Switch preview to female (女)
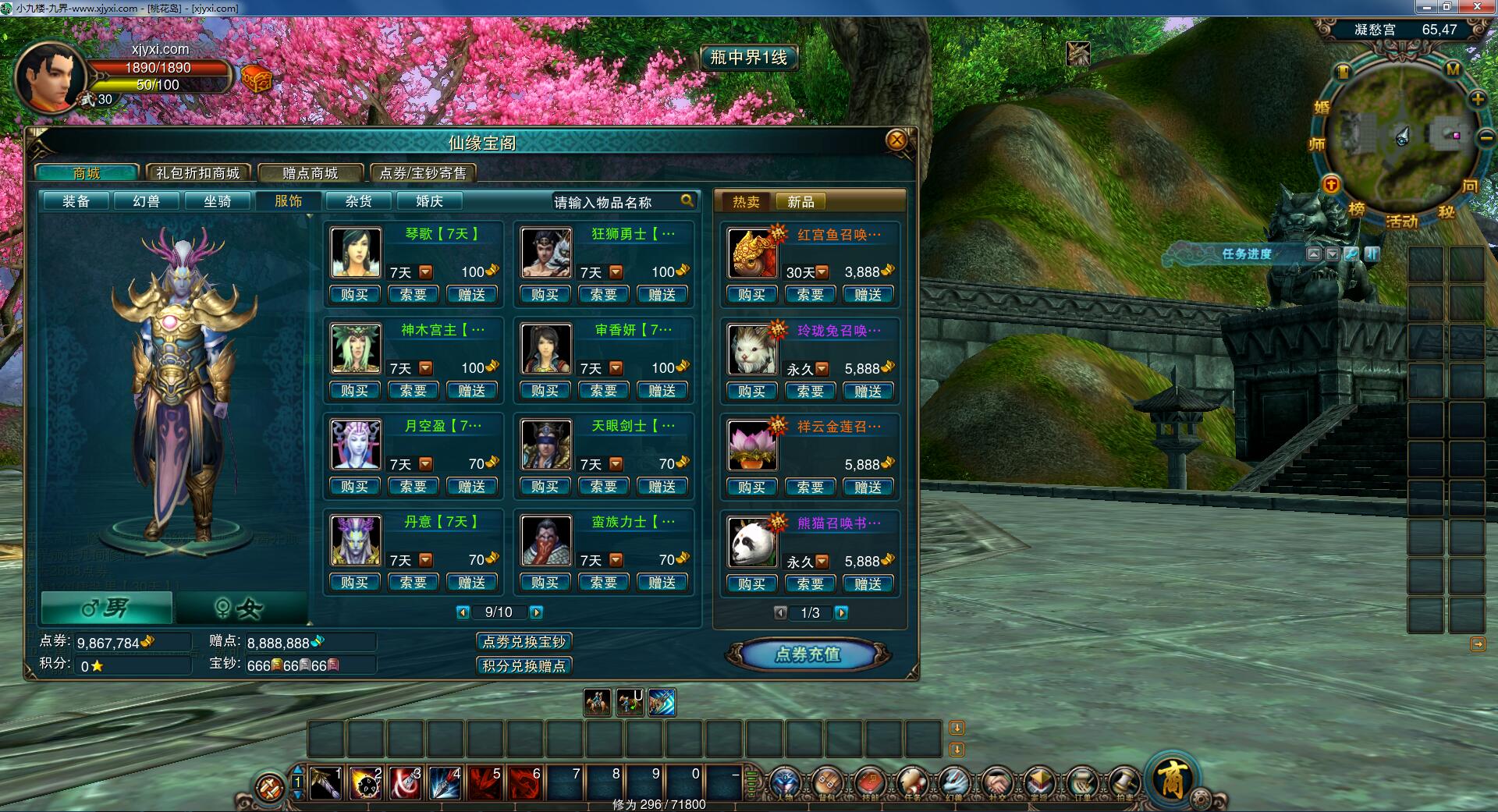The image size is (1498, 812). (240, 608)
